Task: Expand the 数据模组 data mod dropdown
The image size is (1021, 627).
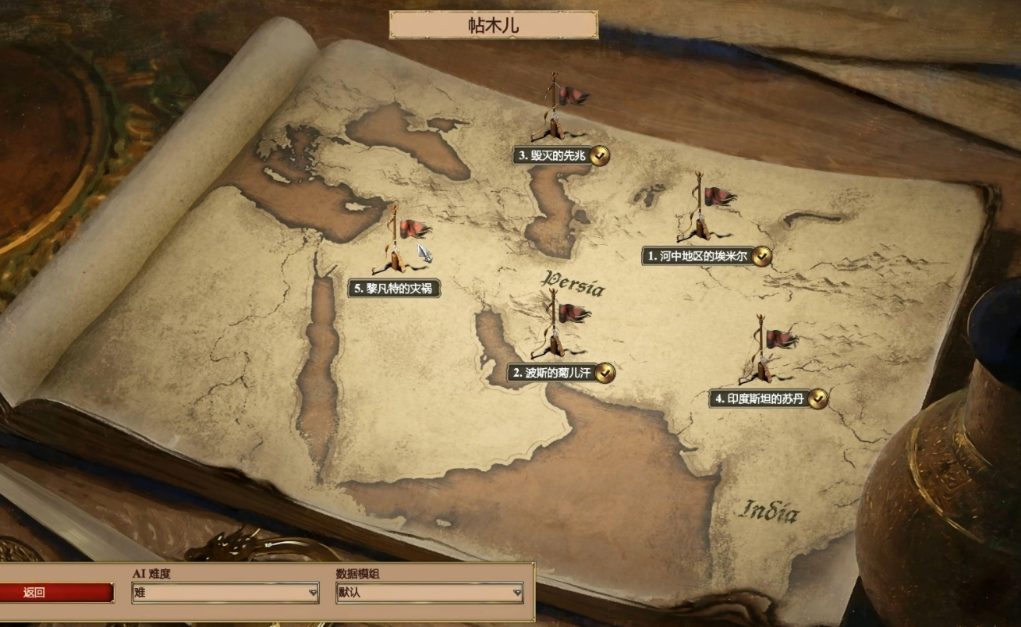Action: [x=429, y=592]
